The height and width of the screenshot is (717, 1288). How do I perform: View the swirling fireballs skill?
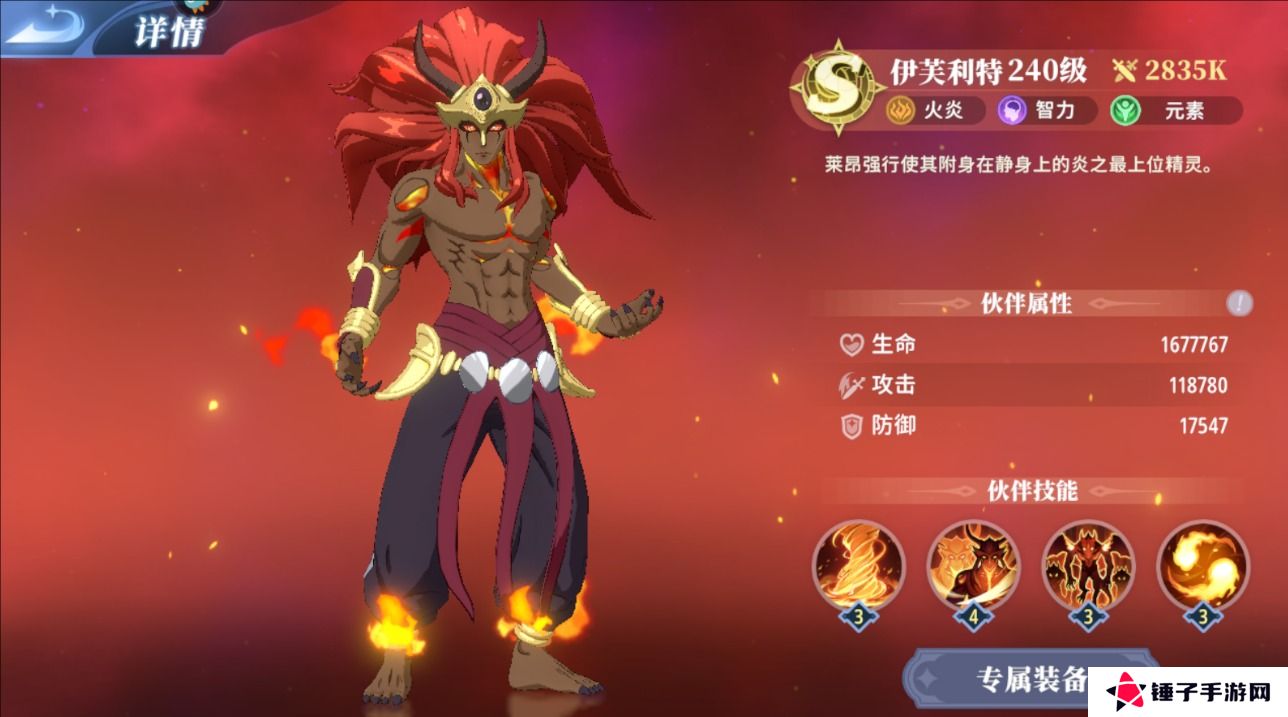click(x=1203, y=566)
